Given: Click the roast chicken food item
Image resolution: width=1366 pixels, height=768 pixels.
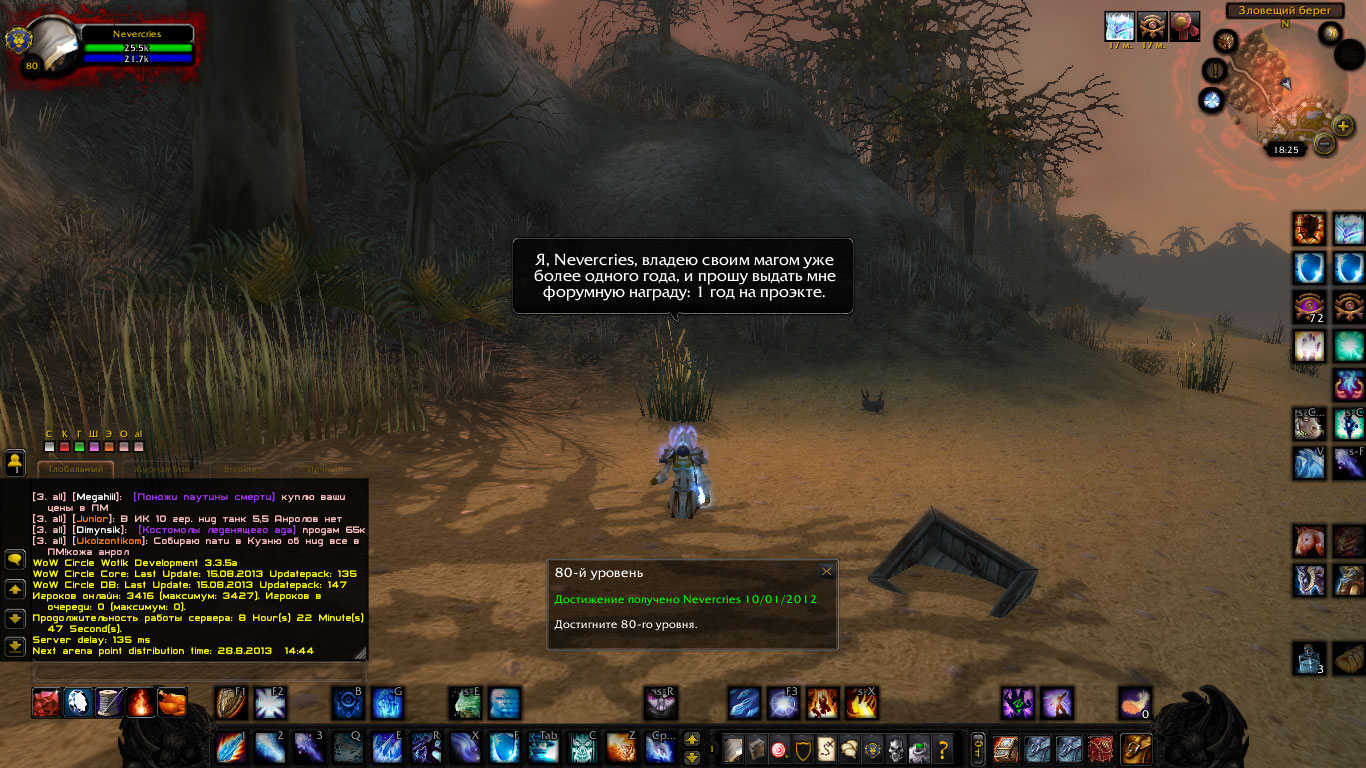Looking at the screenshot, I should coord(172,703).
